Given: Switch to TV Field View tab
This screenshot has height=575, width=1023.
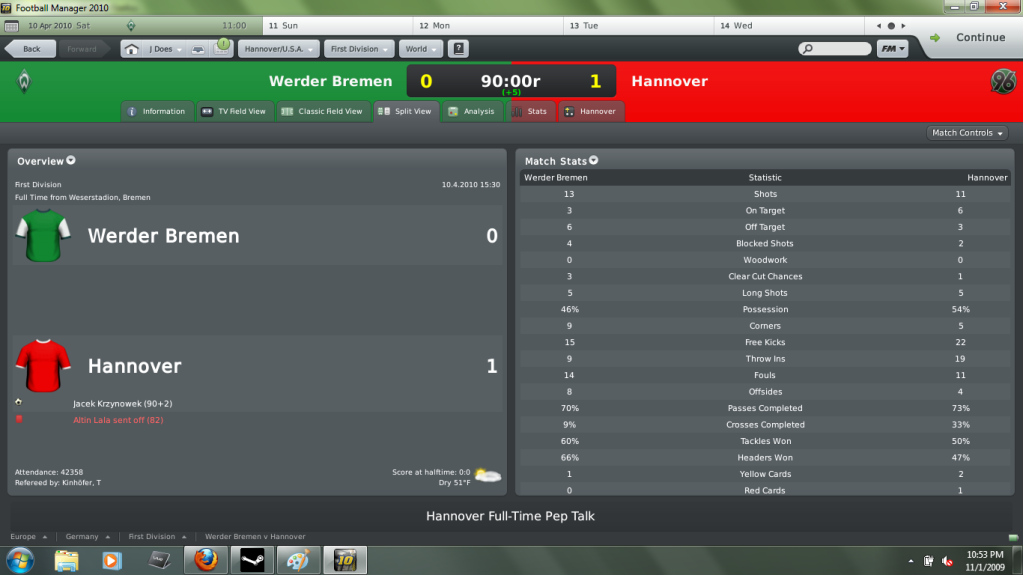Looking at the screenshot, I should click(x=234, y=111).
